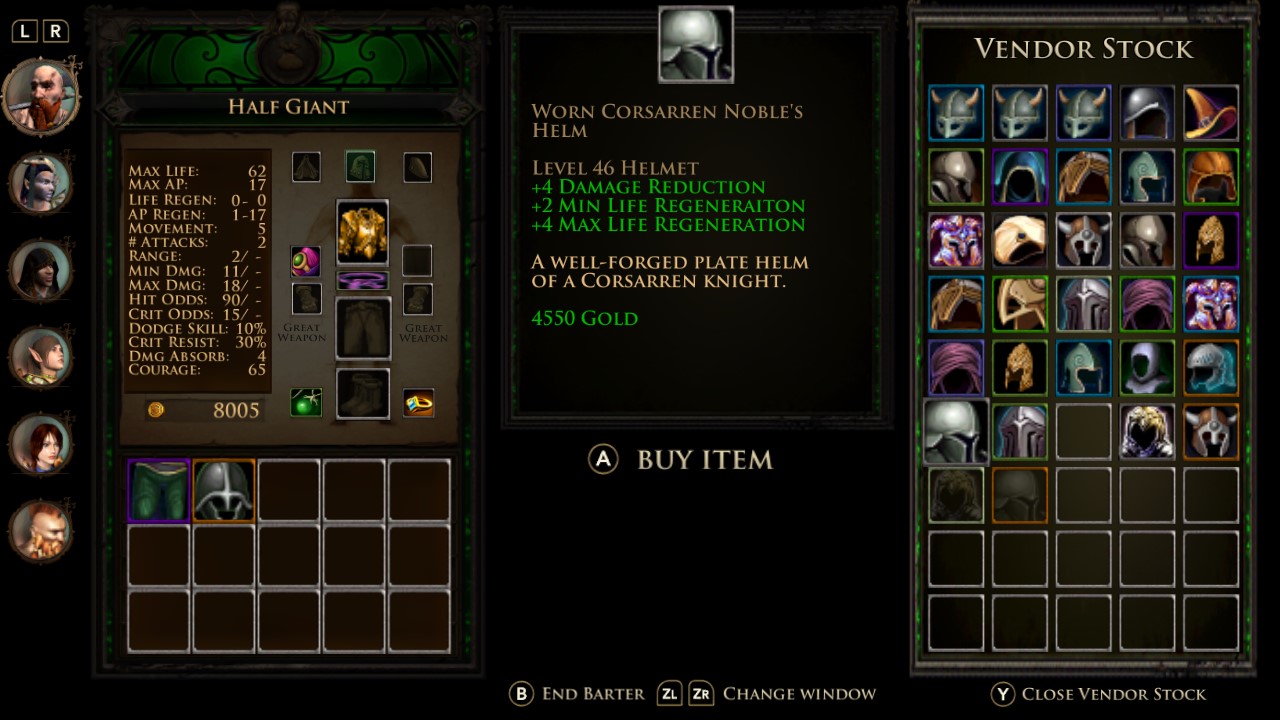Select the purple wizard hat in vendor stock
Viewport: 1280px width, 720px height.
click(x=1211, y=112)
